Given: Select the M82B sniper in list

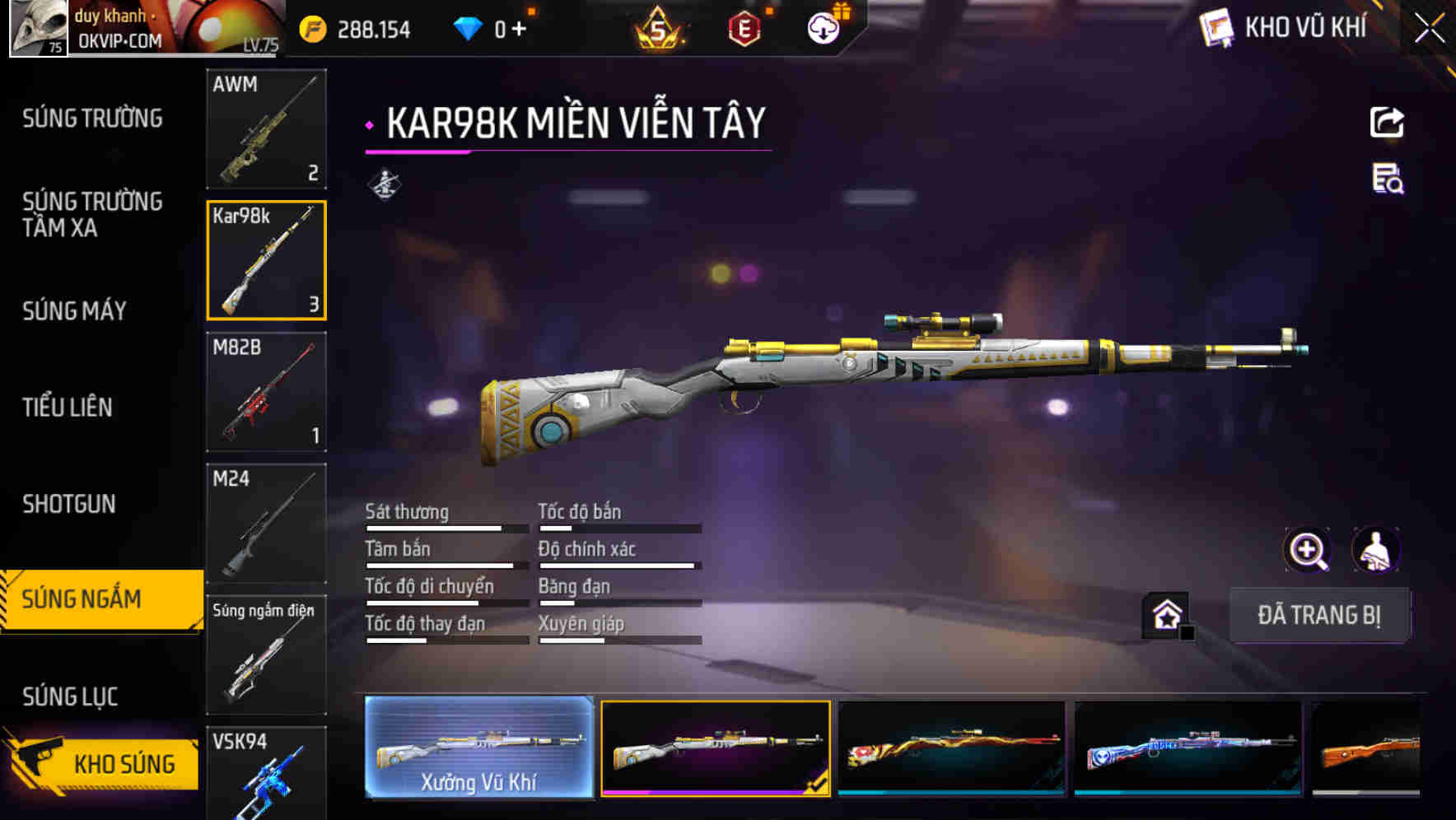Looking at the screenshot, I should pos(266,393).
